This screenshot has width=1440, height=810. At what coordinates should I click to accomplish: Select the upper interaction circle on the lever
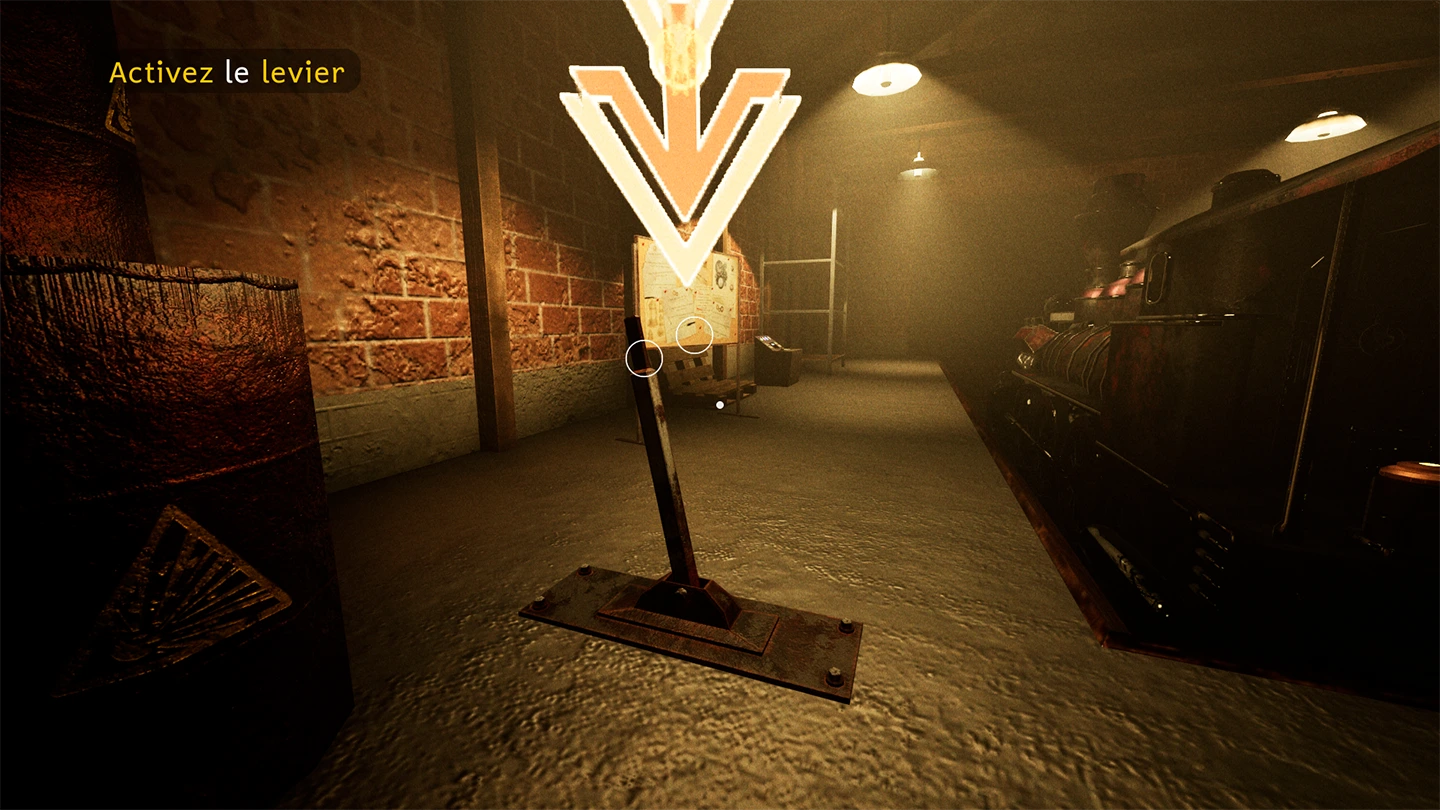(694, 334)
